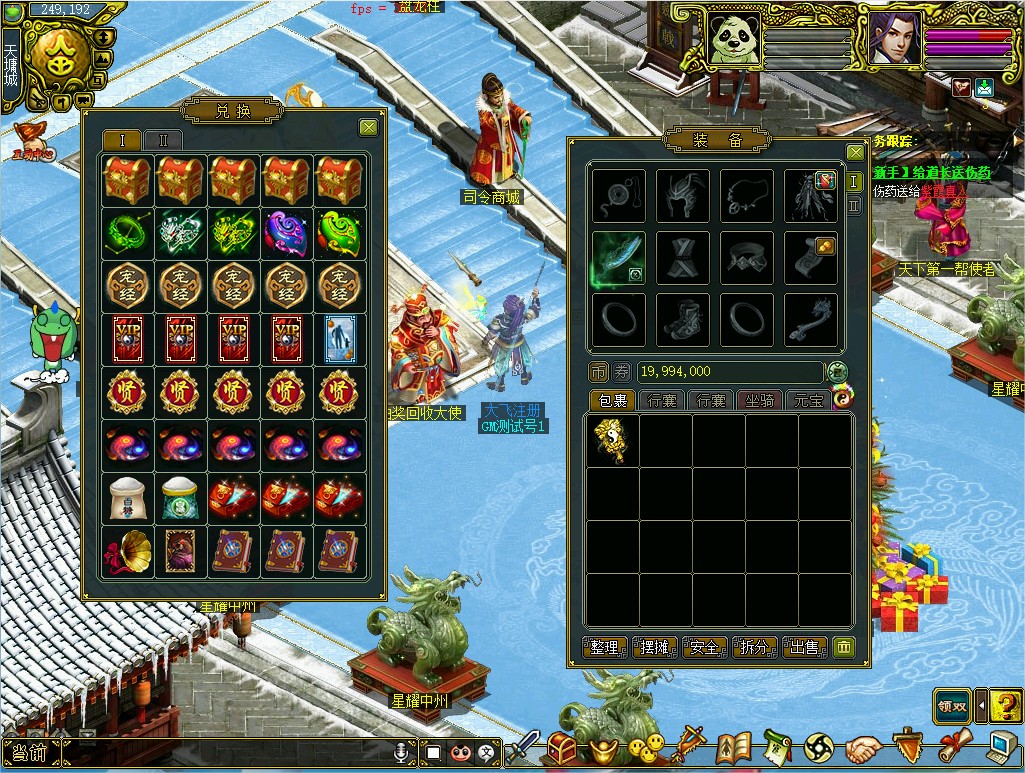Use the 拆分 split button
Image resolution: width=1025 pixels, height=773 pixels.
click(x=755, y=648)
